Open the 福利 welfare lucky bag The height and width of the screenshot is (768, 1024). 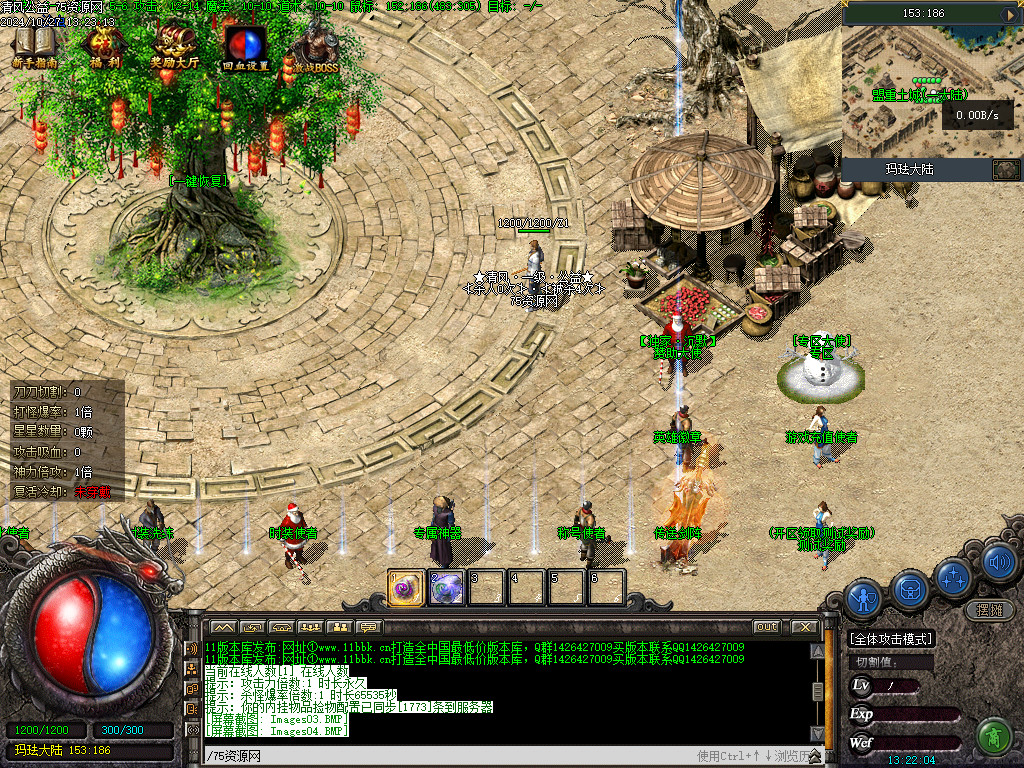tap(103, 45)
